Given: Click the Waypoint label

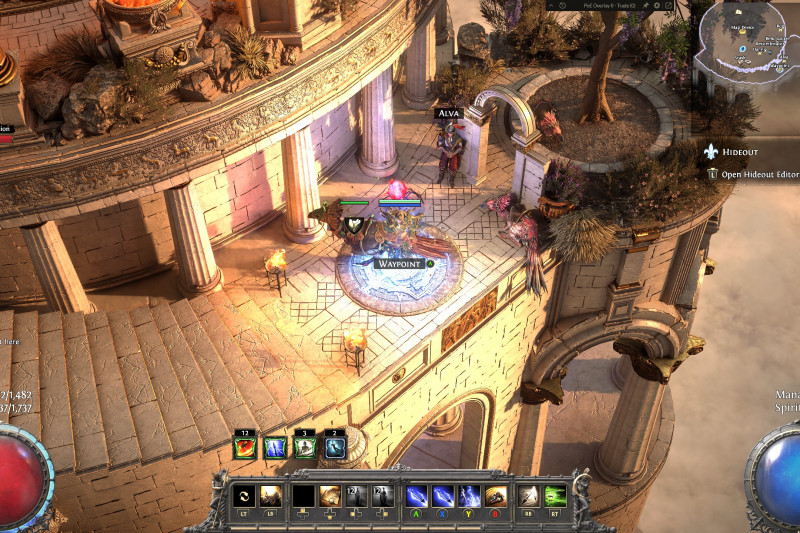Looking at the screenshot, I should coord(400,263).
